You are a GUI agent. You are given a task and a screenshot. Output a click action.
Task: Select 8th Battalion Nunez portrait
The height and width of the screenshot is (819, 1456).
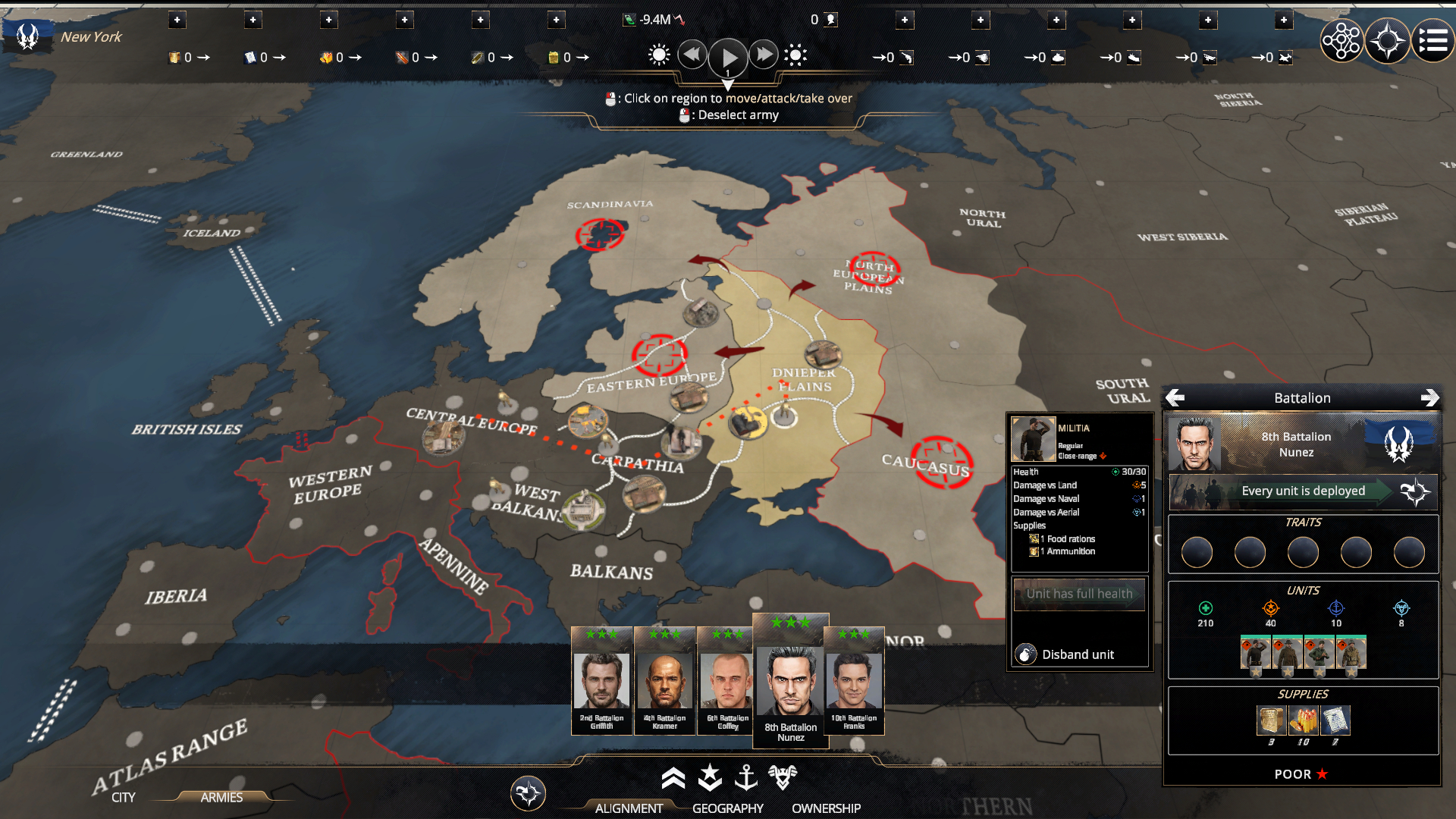[x=789, y=679]
